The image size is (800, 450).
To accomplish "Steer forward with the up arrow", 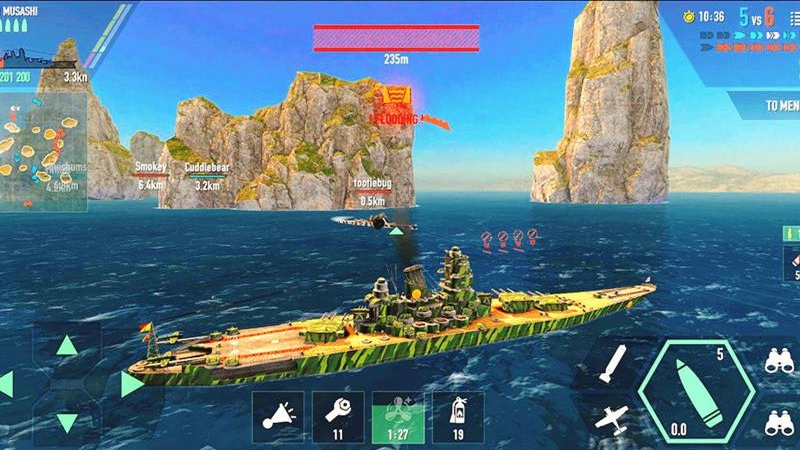I will [66, 346].
